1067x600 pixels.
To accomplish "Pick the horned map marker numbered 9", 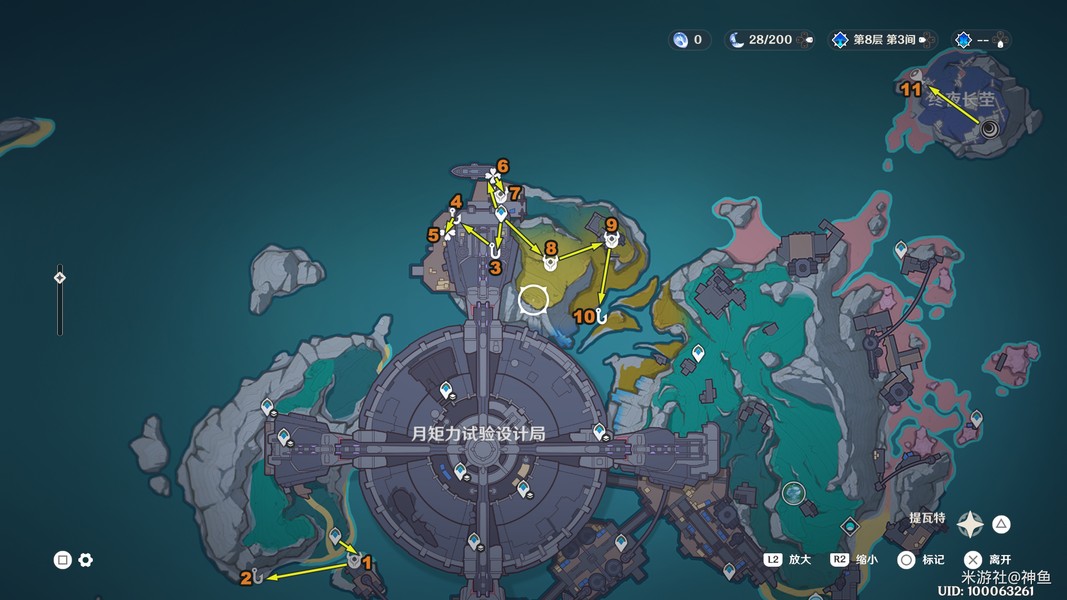I will pyautogui.click(x=610, y=240).
